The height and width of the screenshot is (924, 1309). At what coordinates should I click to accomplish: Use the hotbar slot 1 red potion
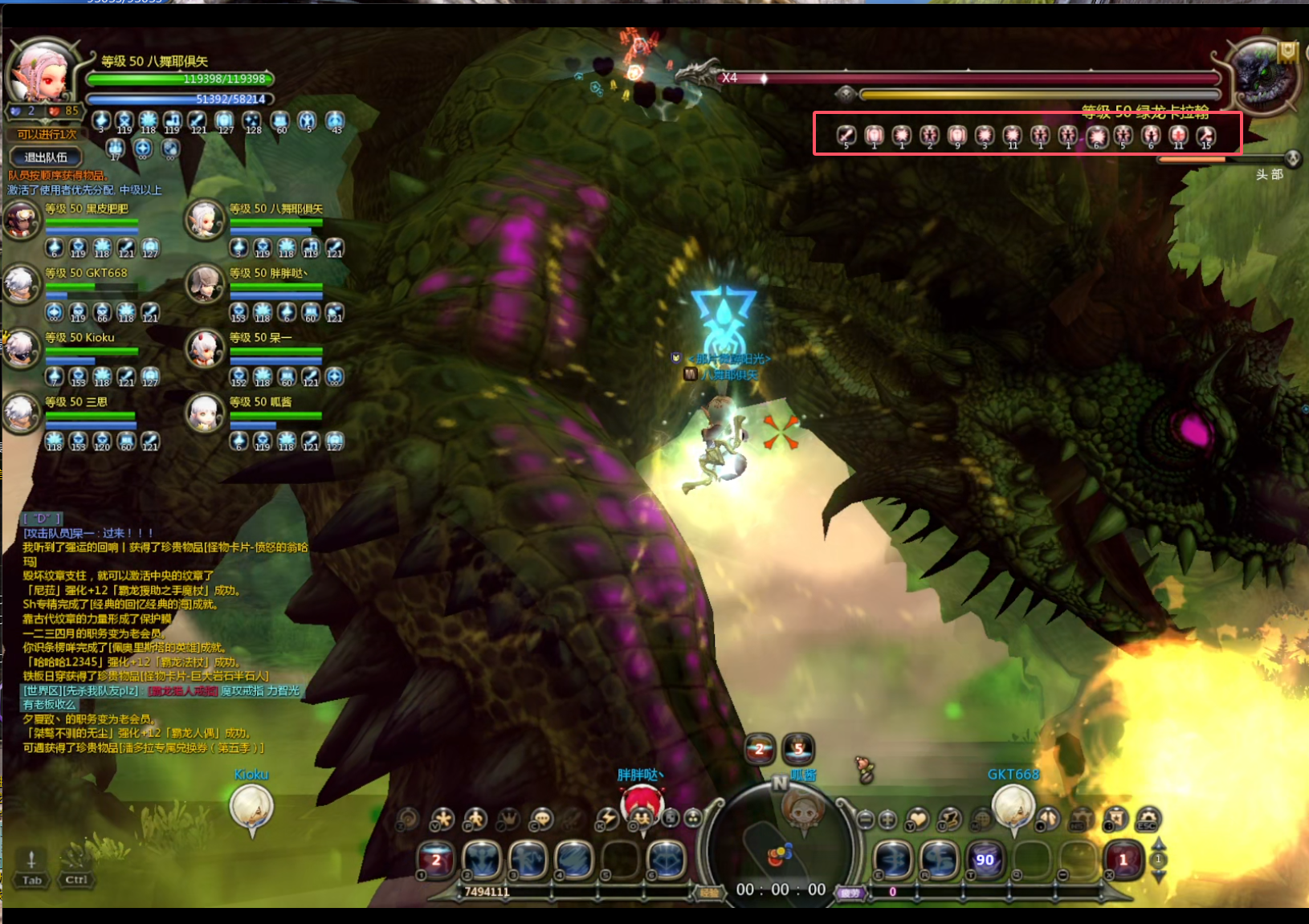tap(436, 860)
